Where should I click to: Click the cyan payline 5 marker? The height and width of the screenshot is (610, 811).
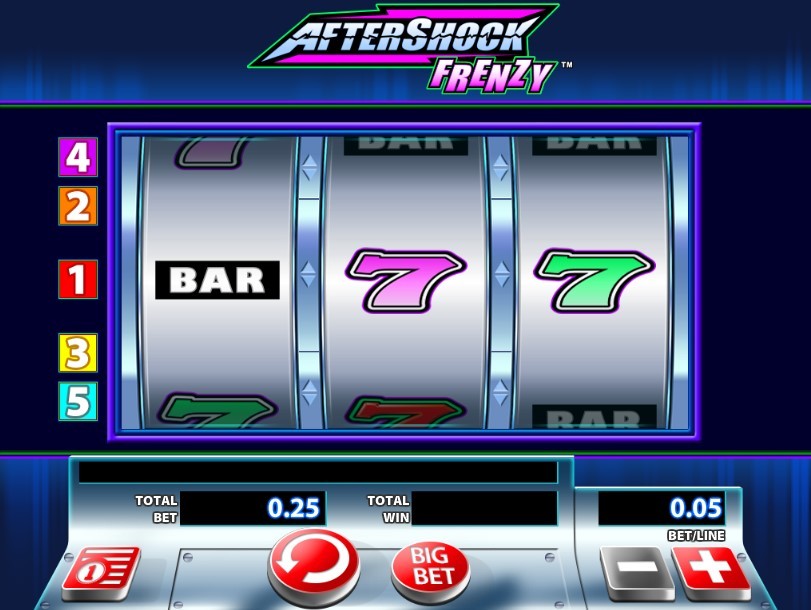pos(78,401)
